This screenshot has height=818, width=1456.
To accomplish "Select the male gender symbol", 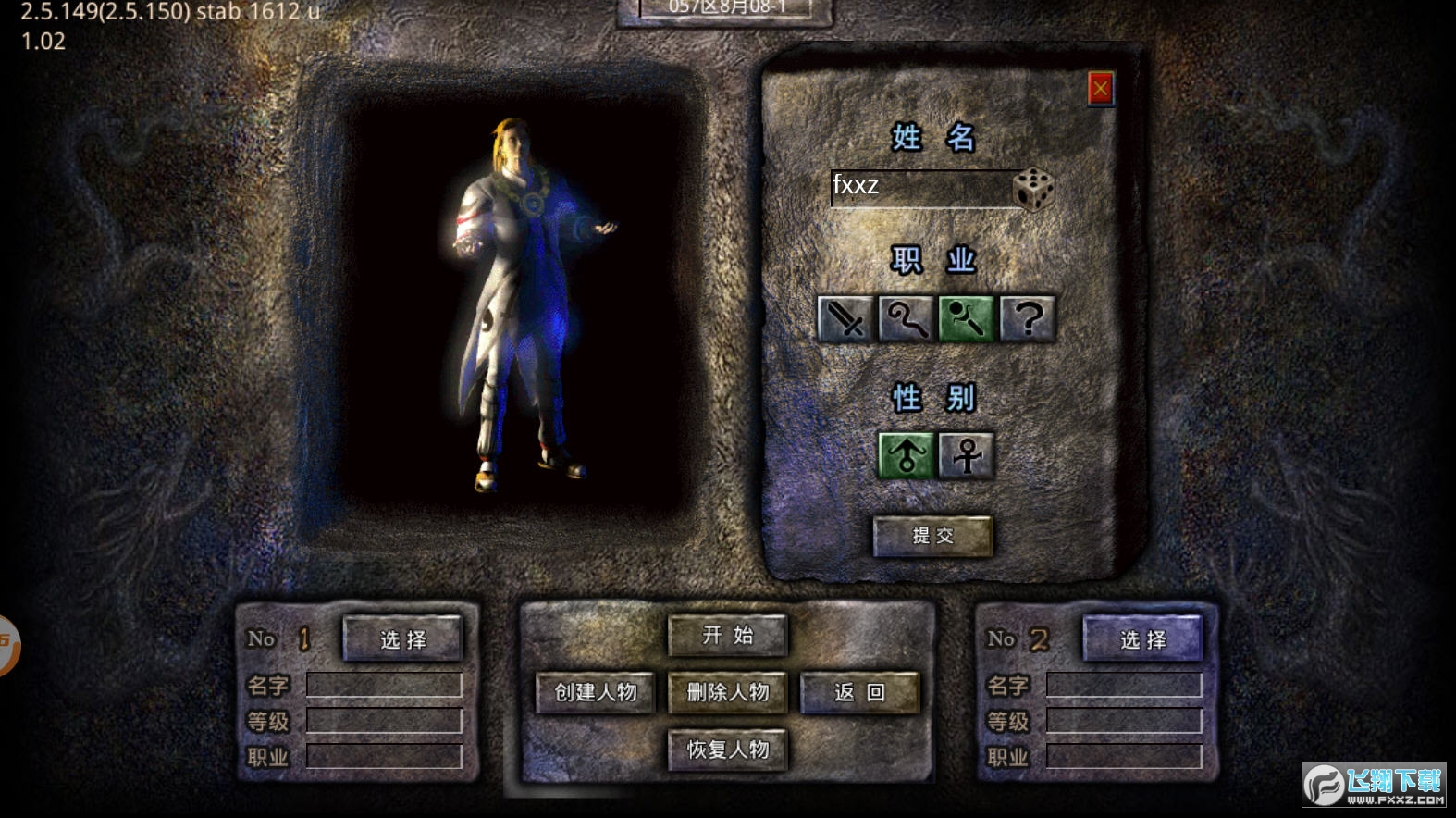I will [x=906, y=455].
